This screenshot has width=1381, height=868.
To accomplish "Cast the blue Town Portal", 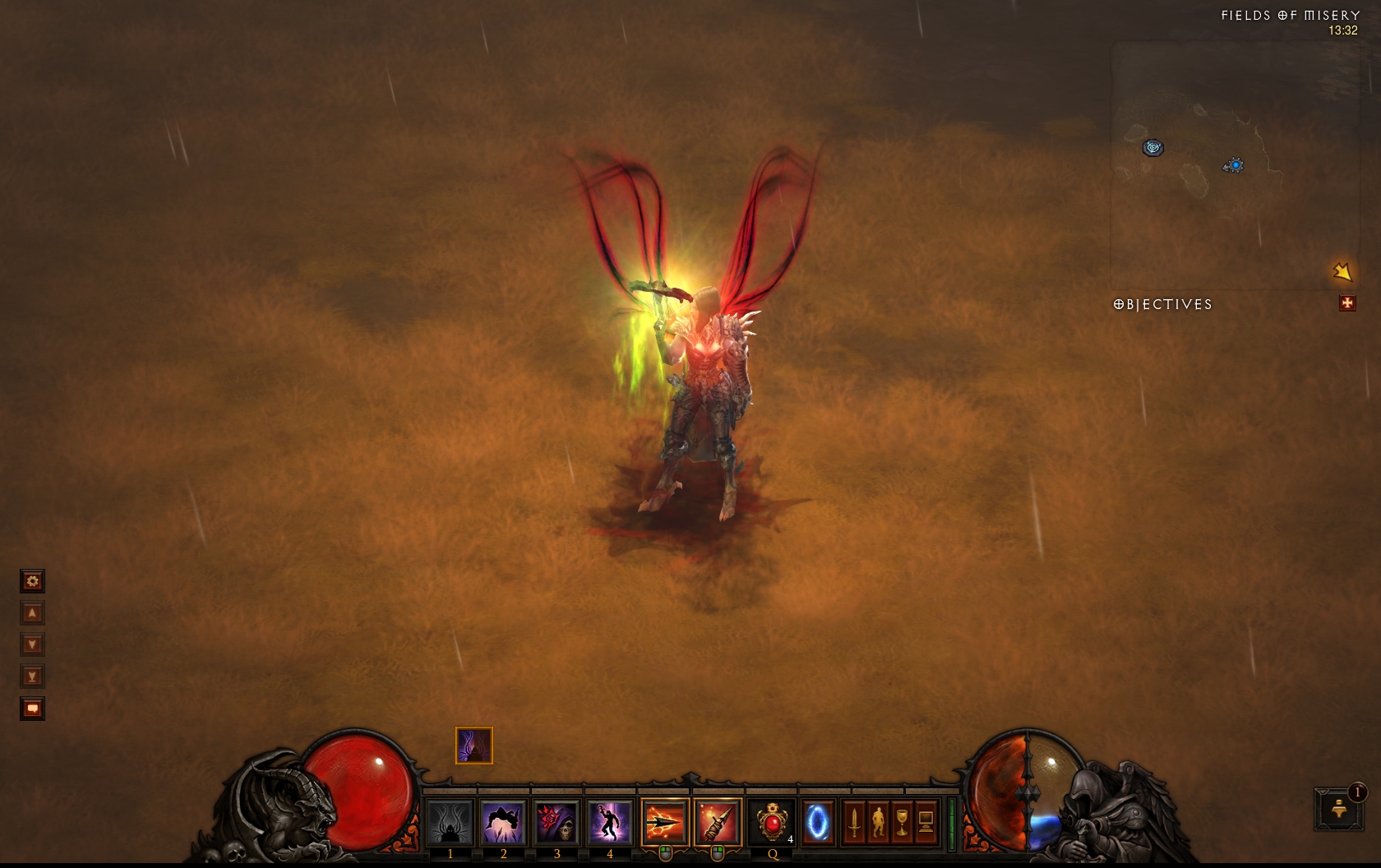I will click(x=818, y=821).
